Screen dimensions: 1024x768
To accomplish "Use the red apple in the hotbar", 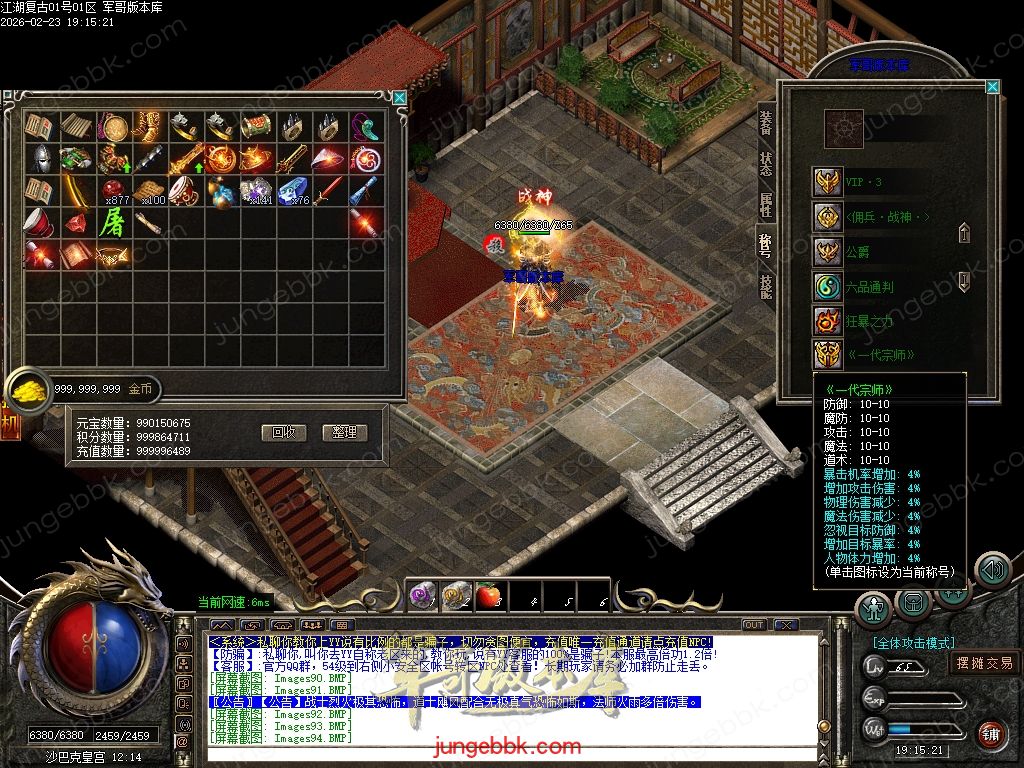I will tap(488, 597).
